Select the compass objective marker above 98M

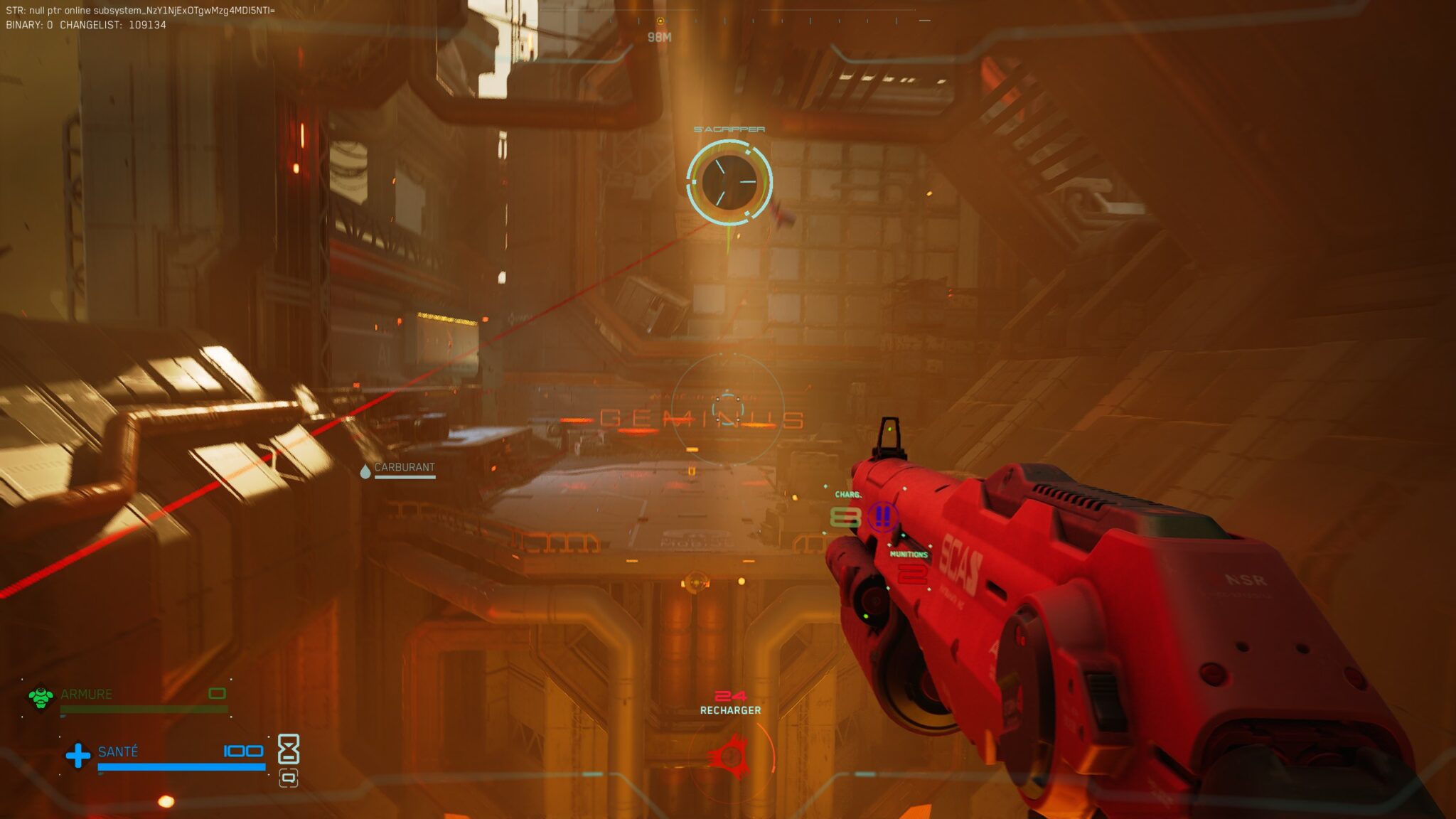660,21
